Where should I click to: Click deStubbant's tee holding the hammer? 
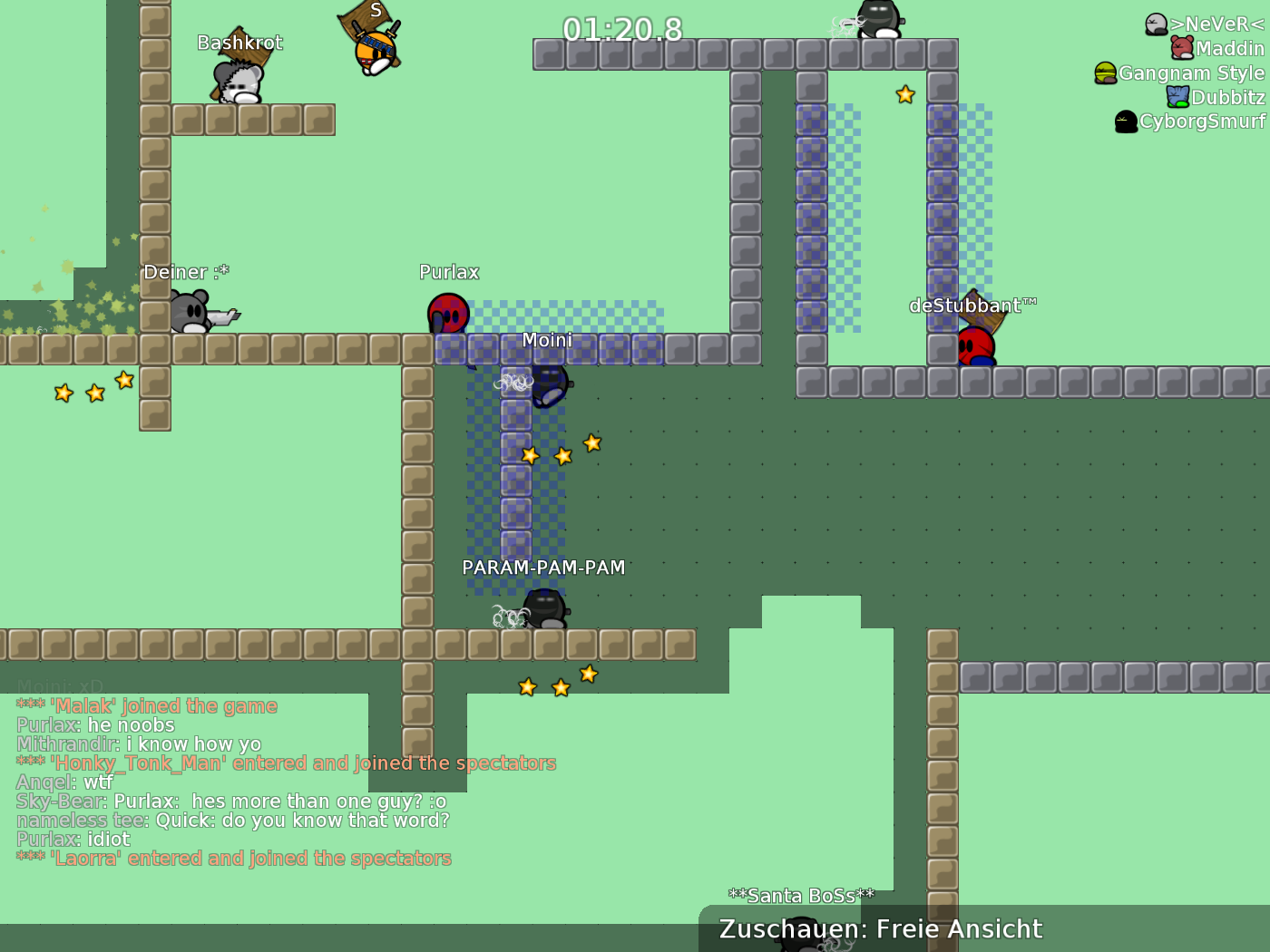[x=977, y=345]
